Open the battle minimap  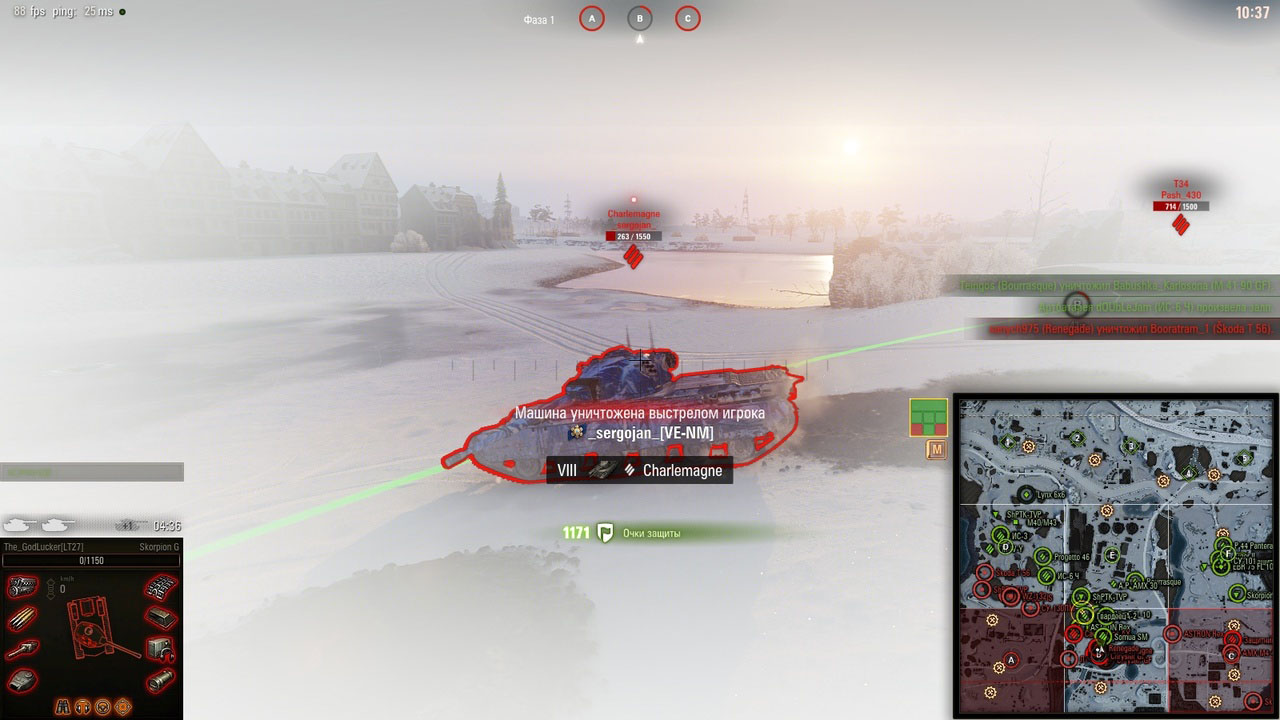1115,555
